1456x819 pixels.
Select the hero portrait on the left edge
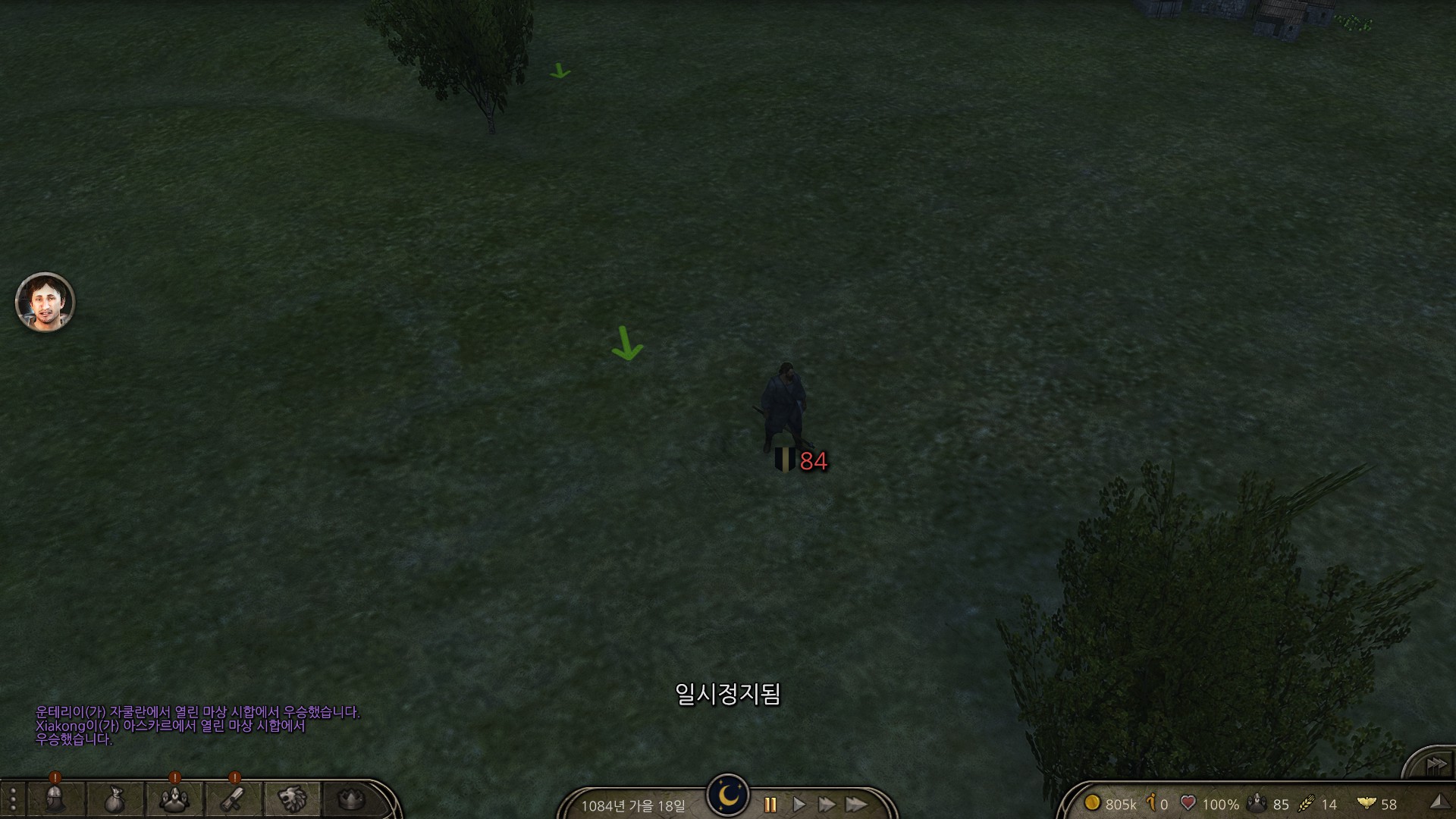(45, 303)
